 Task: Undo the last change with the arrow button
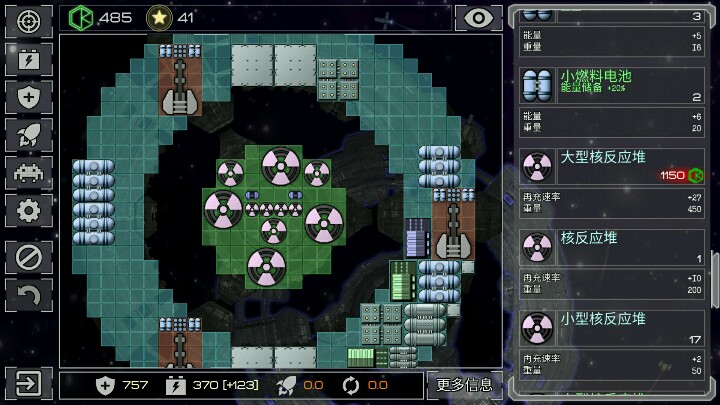click(29, 295)
